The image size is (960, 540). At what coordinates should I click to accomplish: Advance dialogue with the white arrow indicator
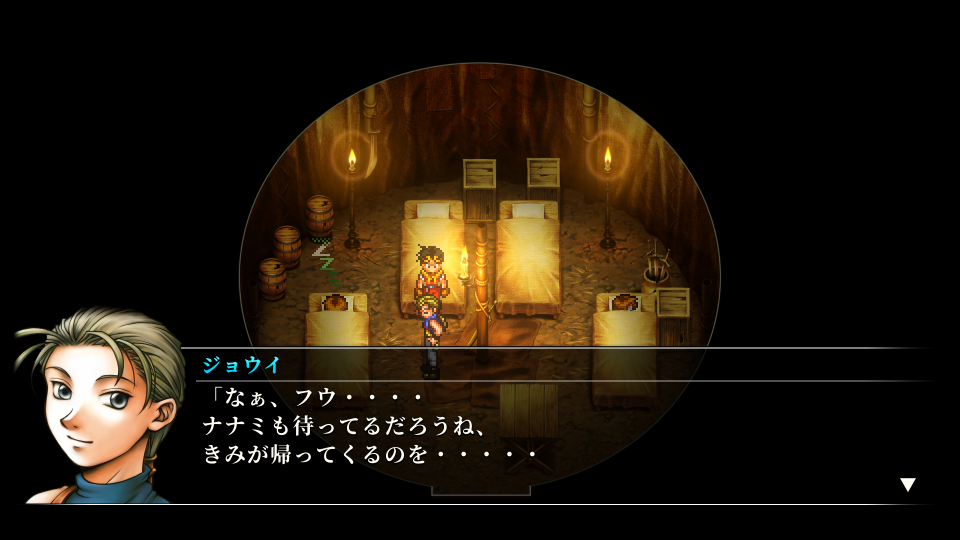907,485
